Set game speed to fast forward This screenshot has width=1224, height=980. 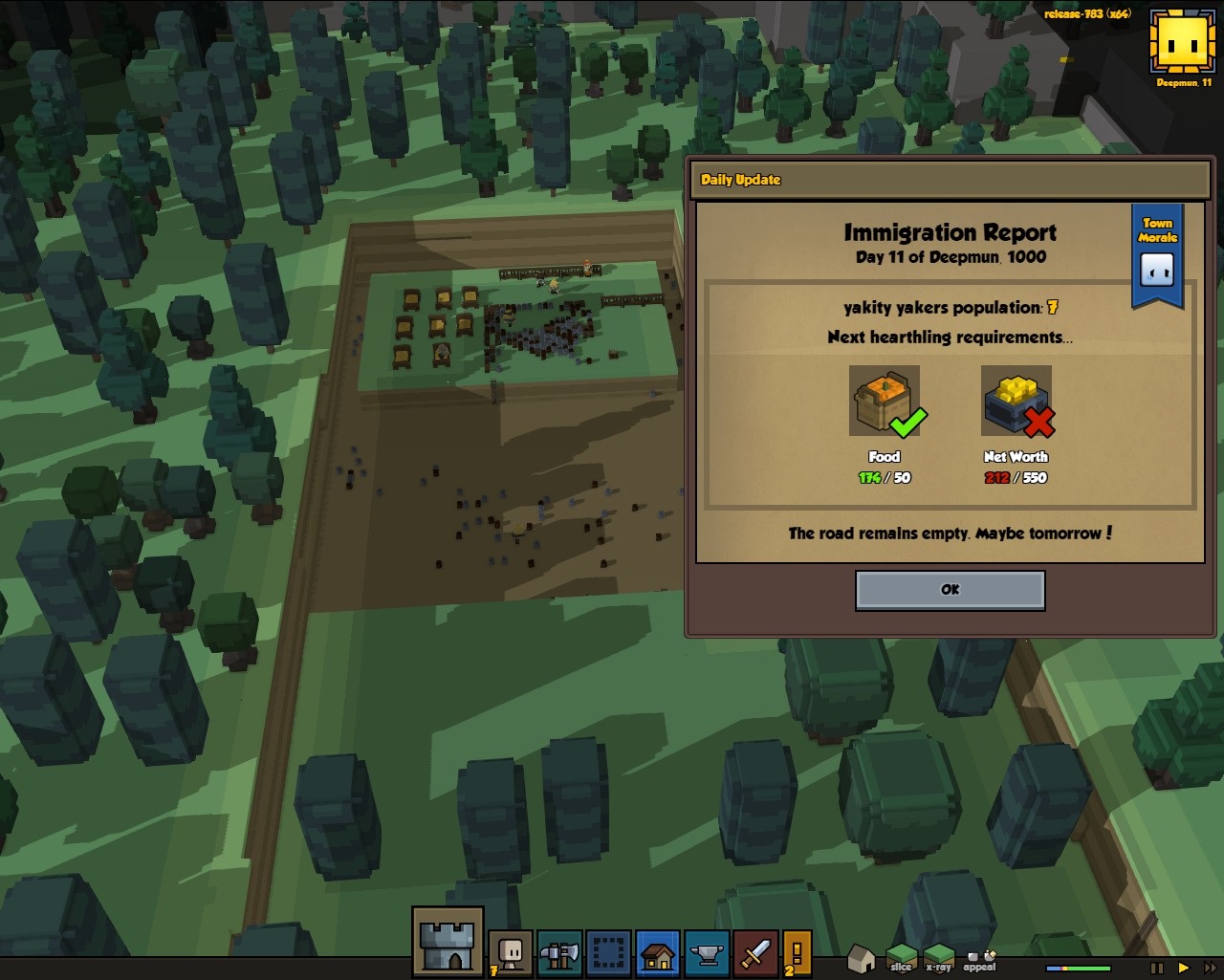tap(1210, 968)
